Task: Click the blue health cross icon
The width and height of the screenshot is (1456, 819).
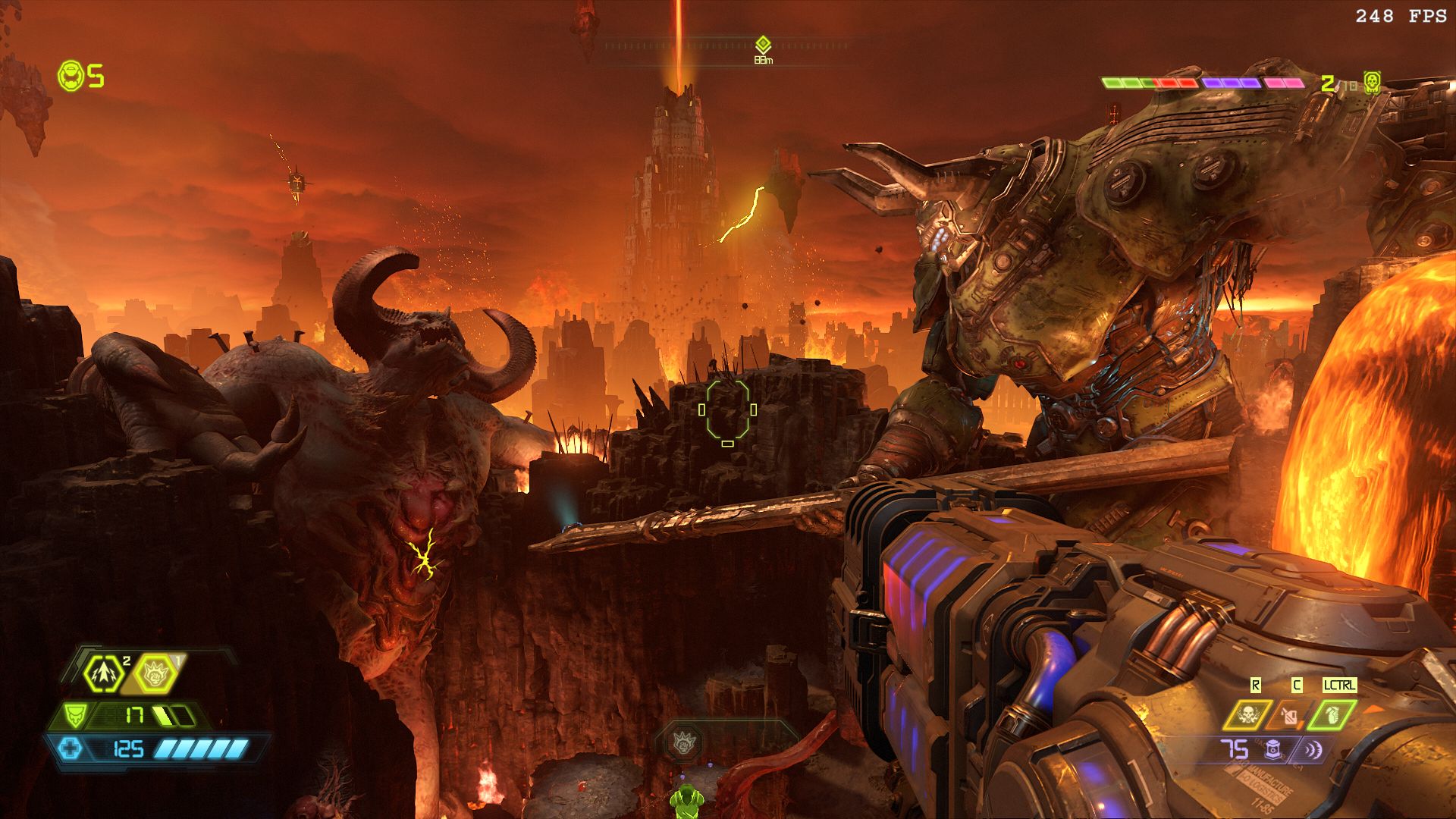Action: (x=71, y=749)
